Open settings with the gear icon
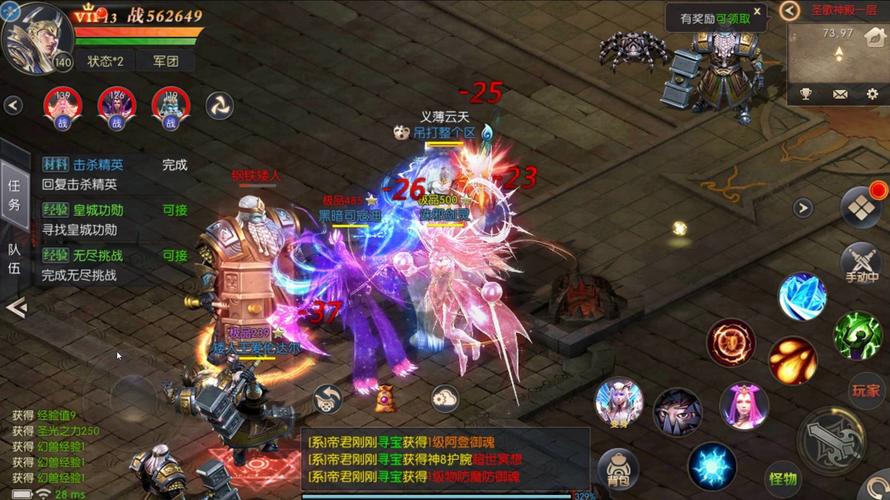 [872, 94]
